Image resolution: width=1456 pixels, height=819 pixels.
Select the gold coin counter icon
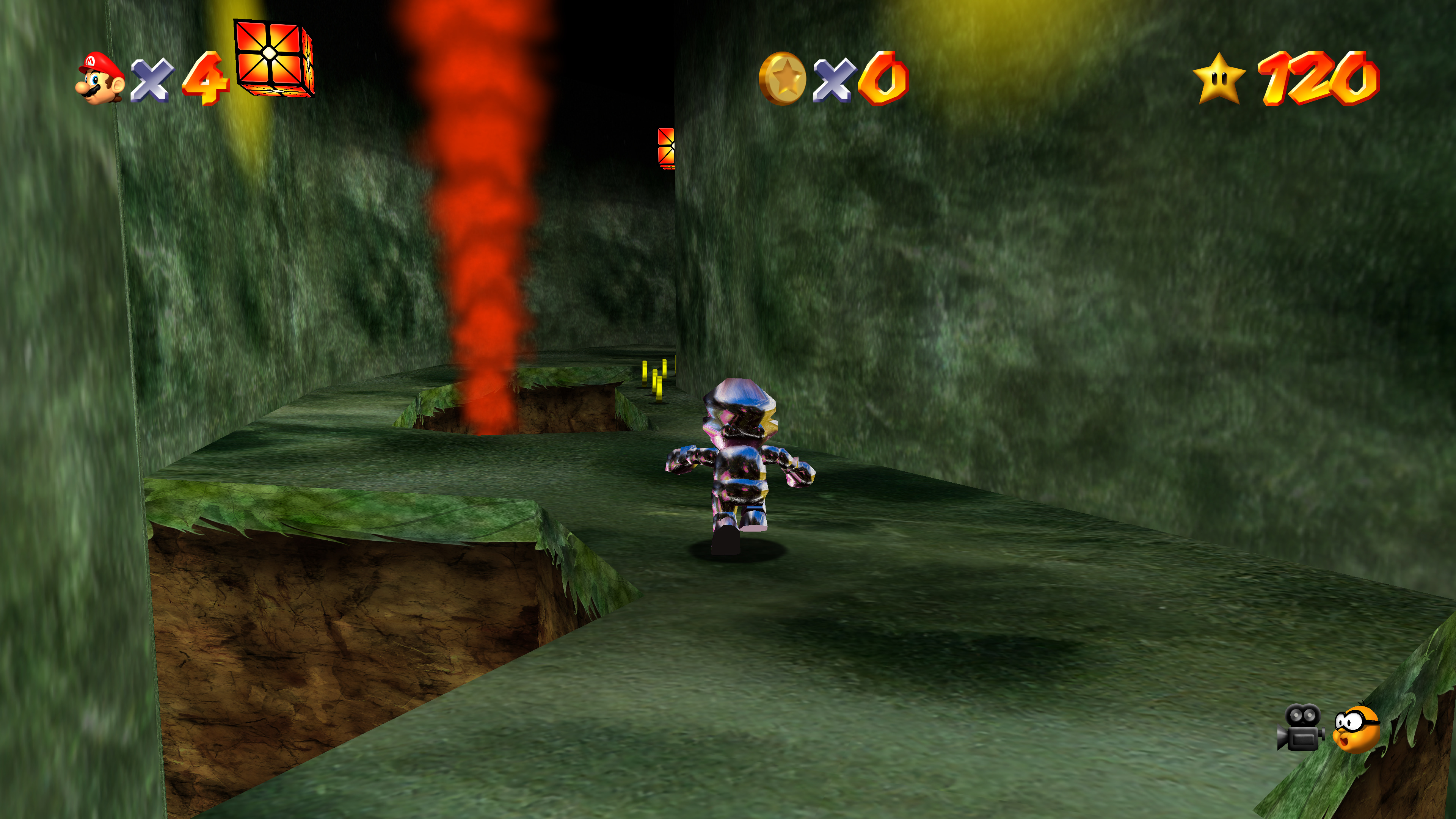point(782,79)
